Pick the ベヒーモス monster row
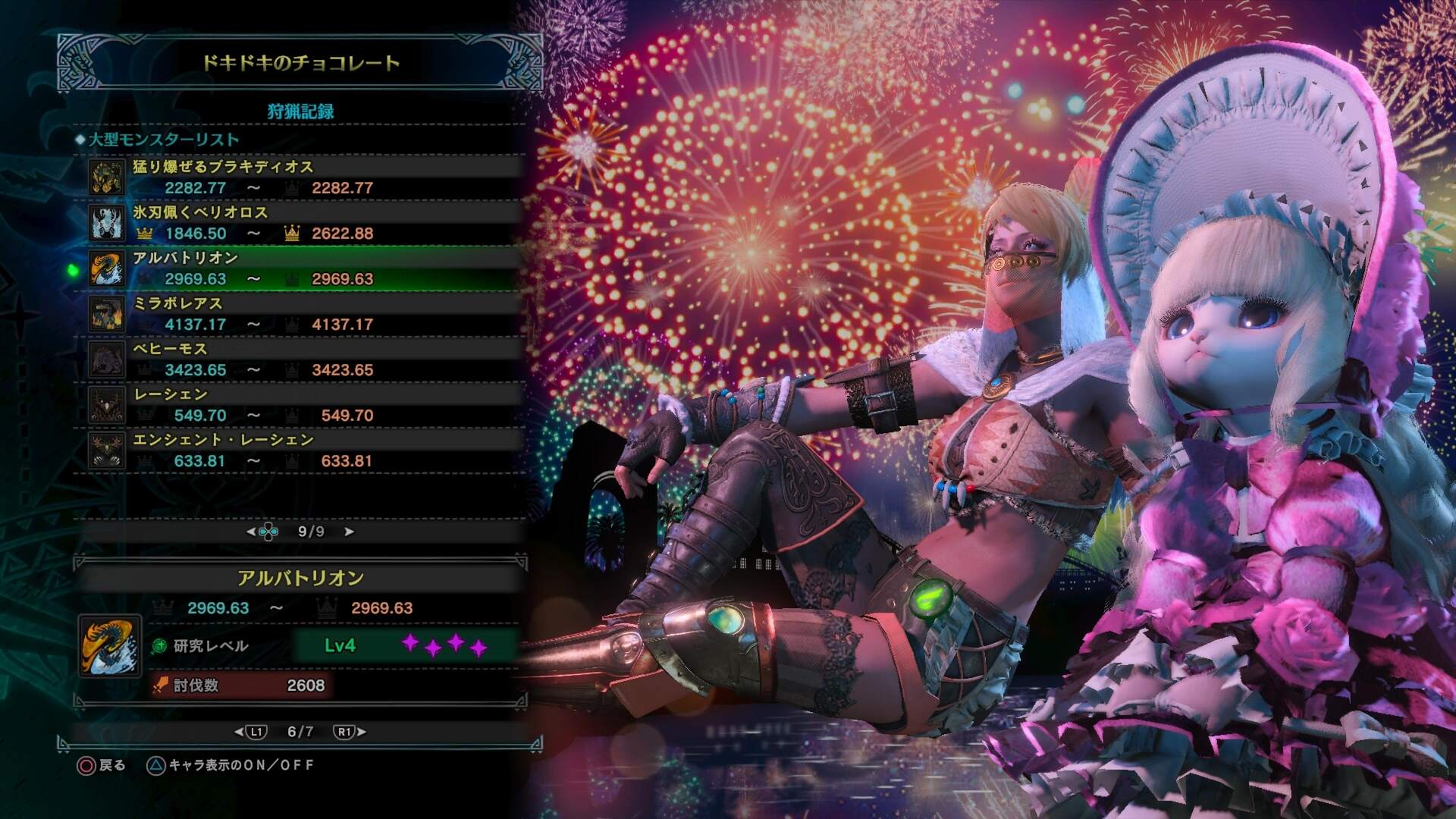The width and height of the screenshot is (1456, 819). (303, 359)
